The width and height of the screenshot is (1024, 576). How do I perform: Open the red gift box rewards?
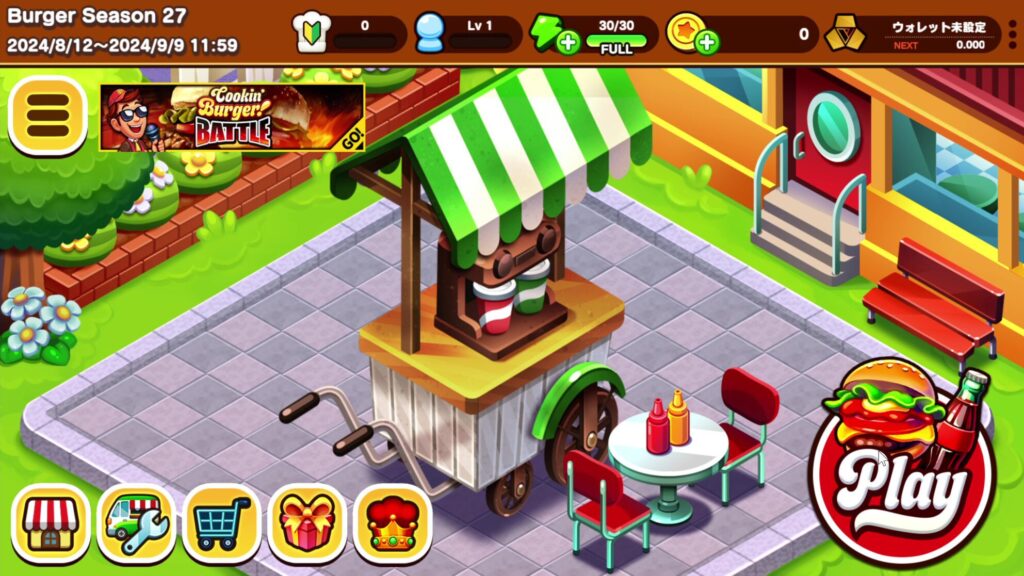pyautogui.click(x=307, y=524)
